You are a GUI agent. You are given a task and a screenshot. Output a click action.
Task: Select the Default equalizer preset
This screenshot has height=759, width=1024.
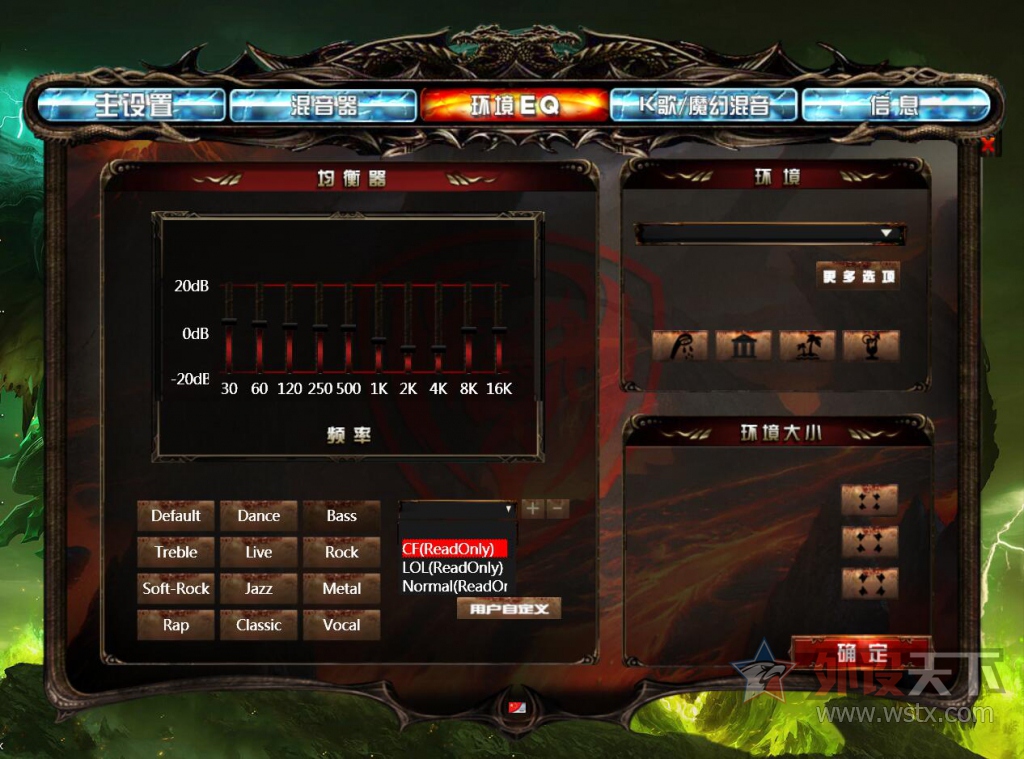[176, 516]
